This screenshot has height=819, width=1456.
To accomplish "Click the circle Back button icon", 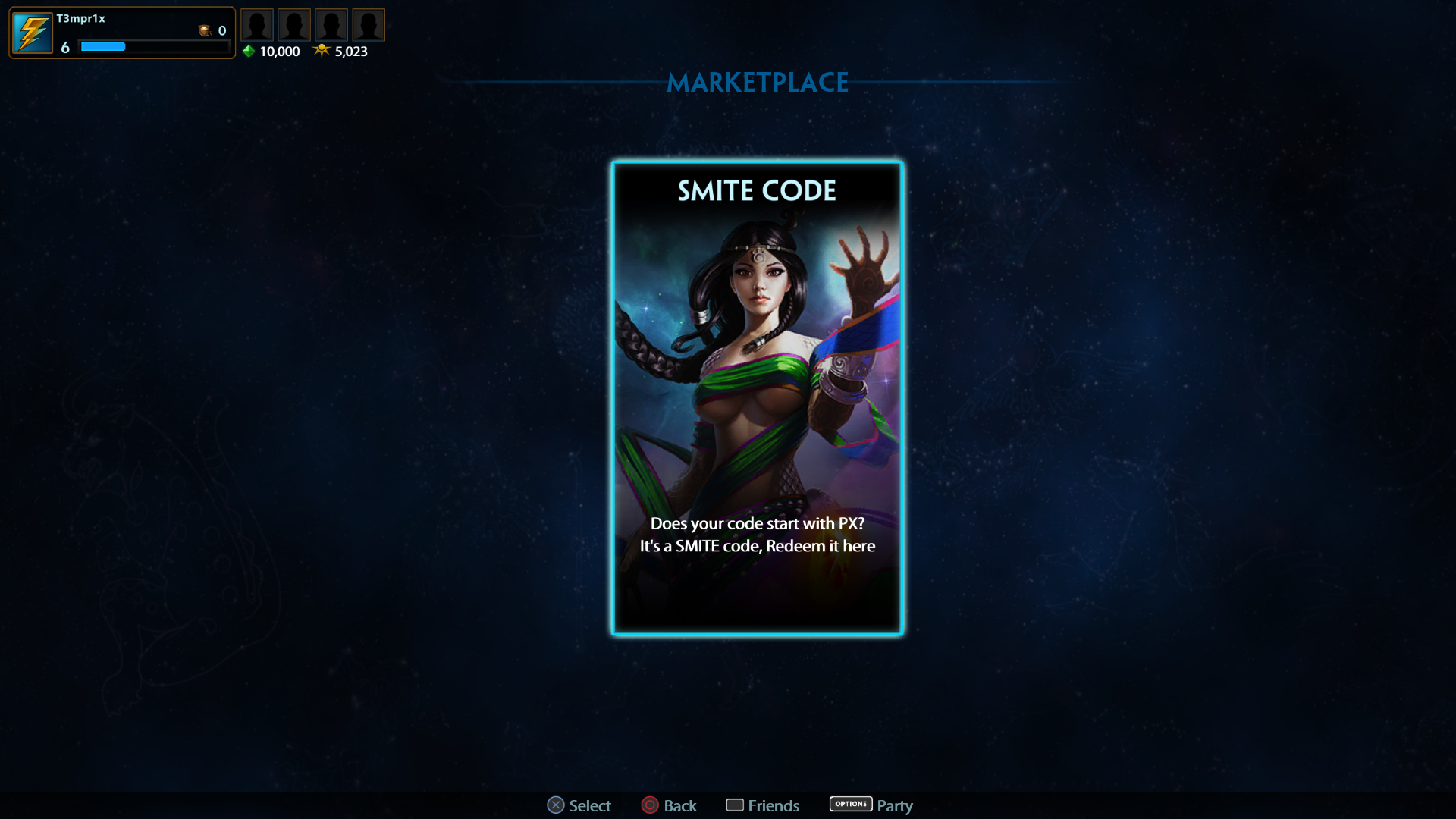I will point(650,805).
